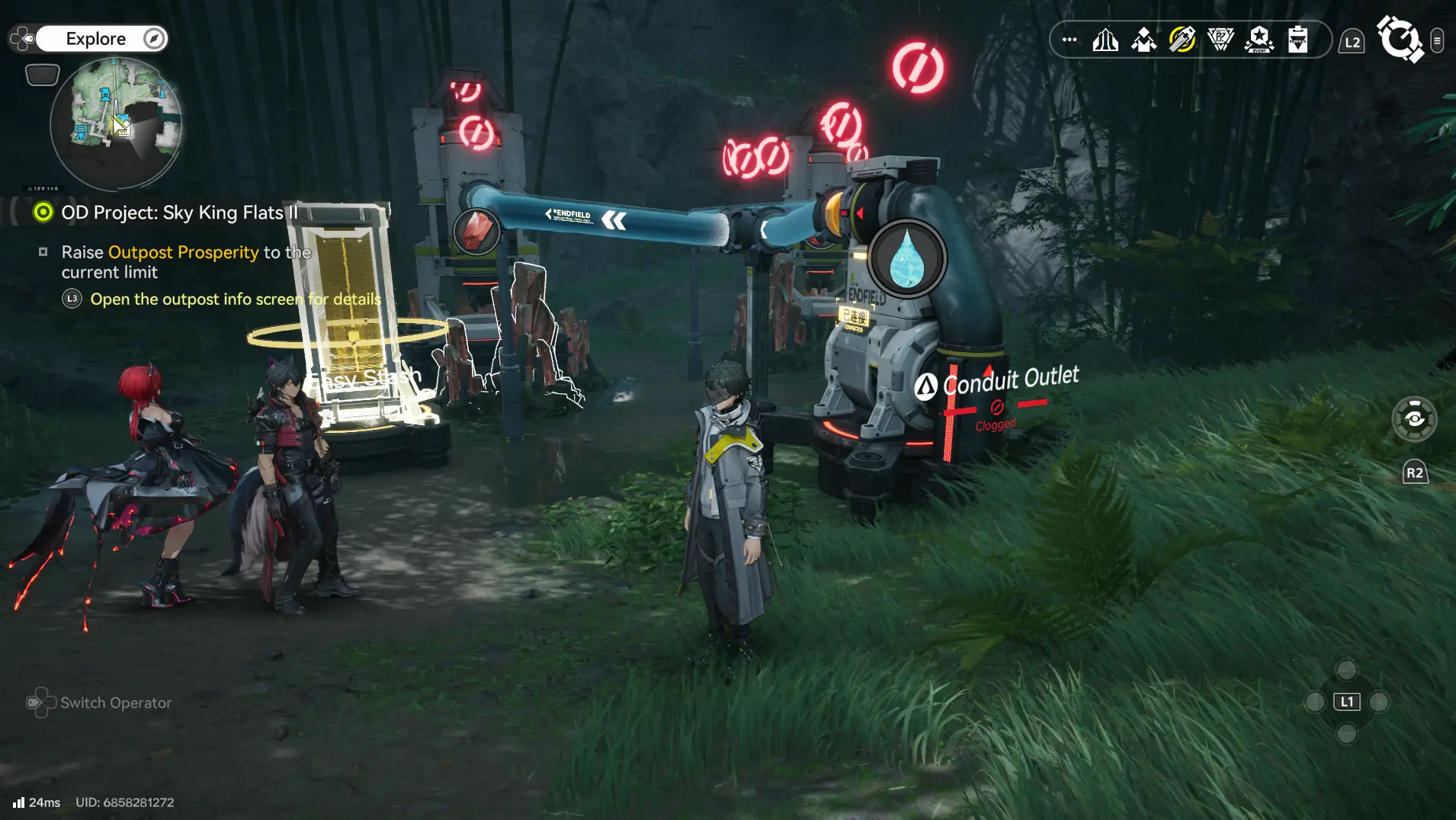Open the three-dots more options menu
The height and width of the screenshot is (820, 1456).
[1070, 40]
